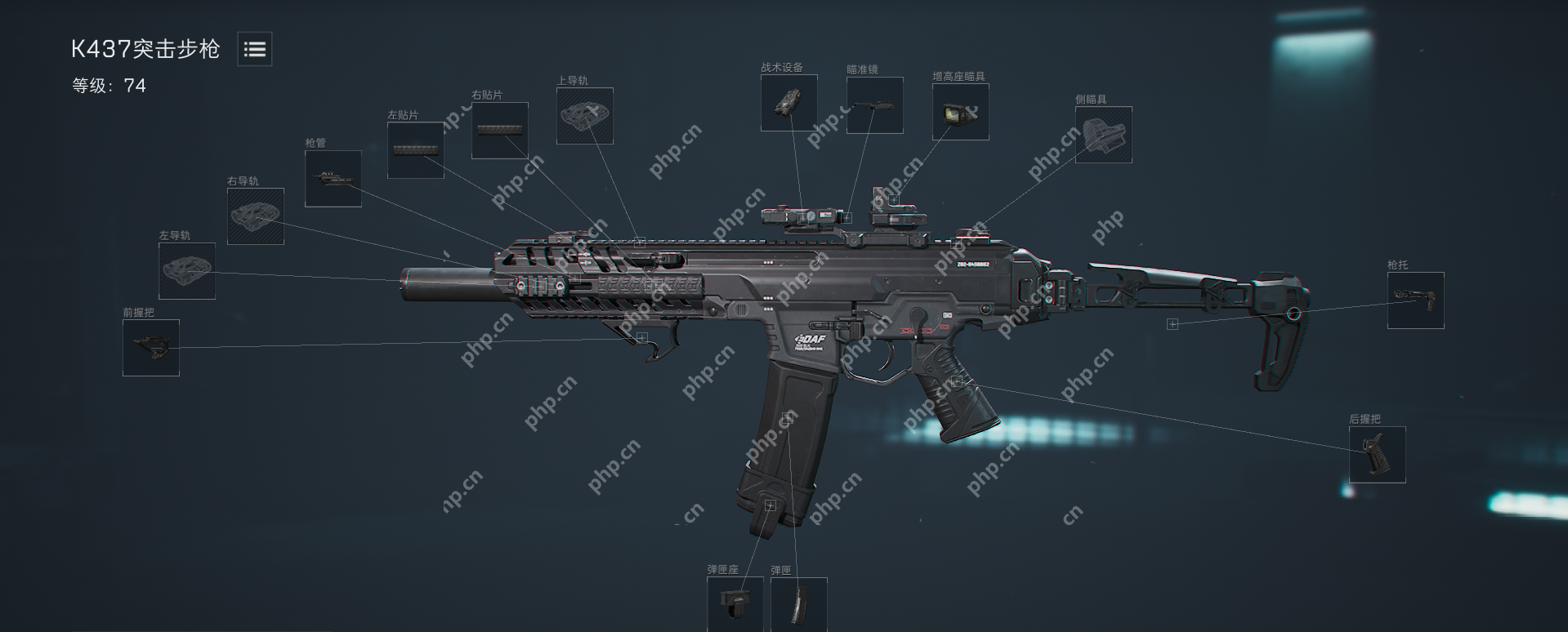Select the 战术设备 tactical device slot
The image size is (1568, 632).
coord(789,103)
